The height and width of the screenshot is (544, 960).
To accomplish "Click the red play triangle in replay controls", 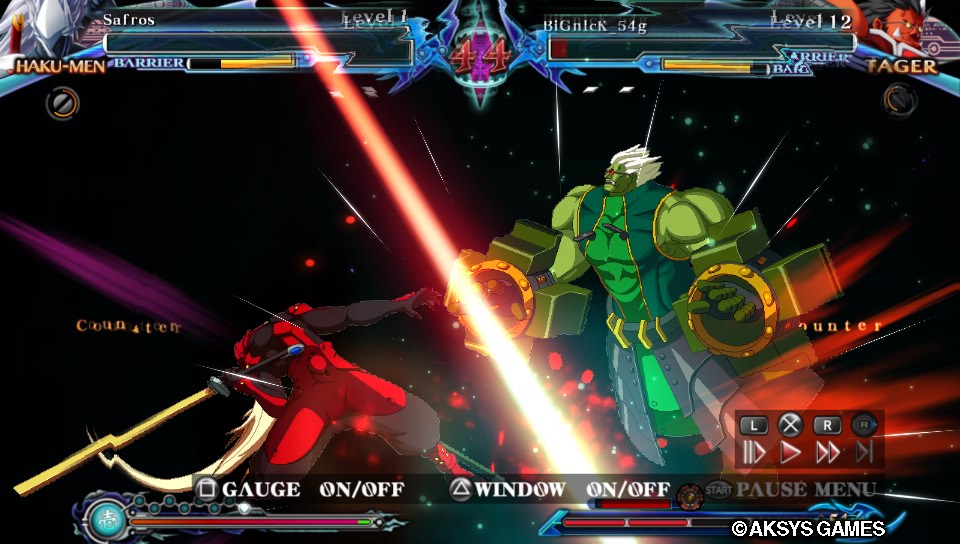I will (790, 452).
